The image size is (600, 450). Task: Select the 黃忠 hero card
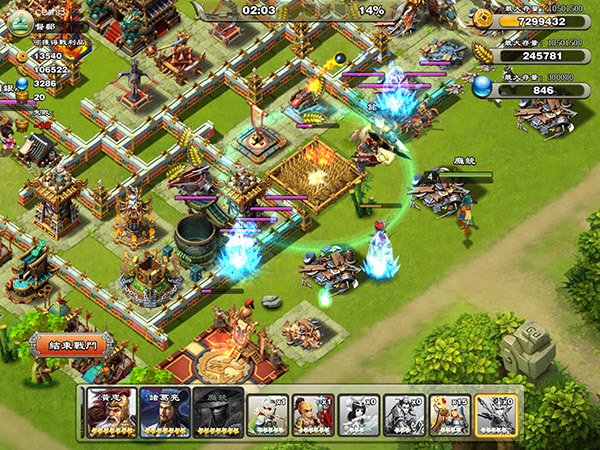tap(110, 413)
